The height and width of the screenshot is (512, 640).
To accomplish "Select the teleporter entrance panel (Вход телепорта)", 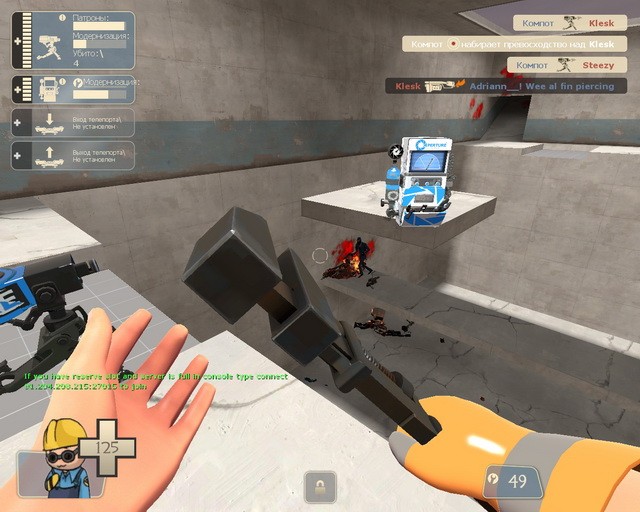I will click(72, 124).
